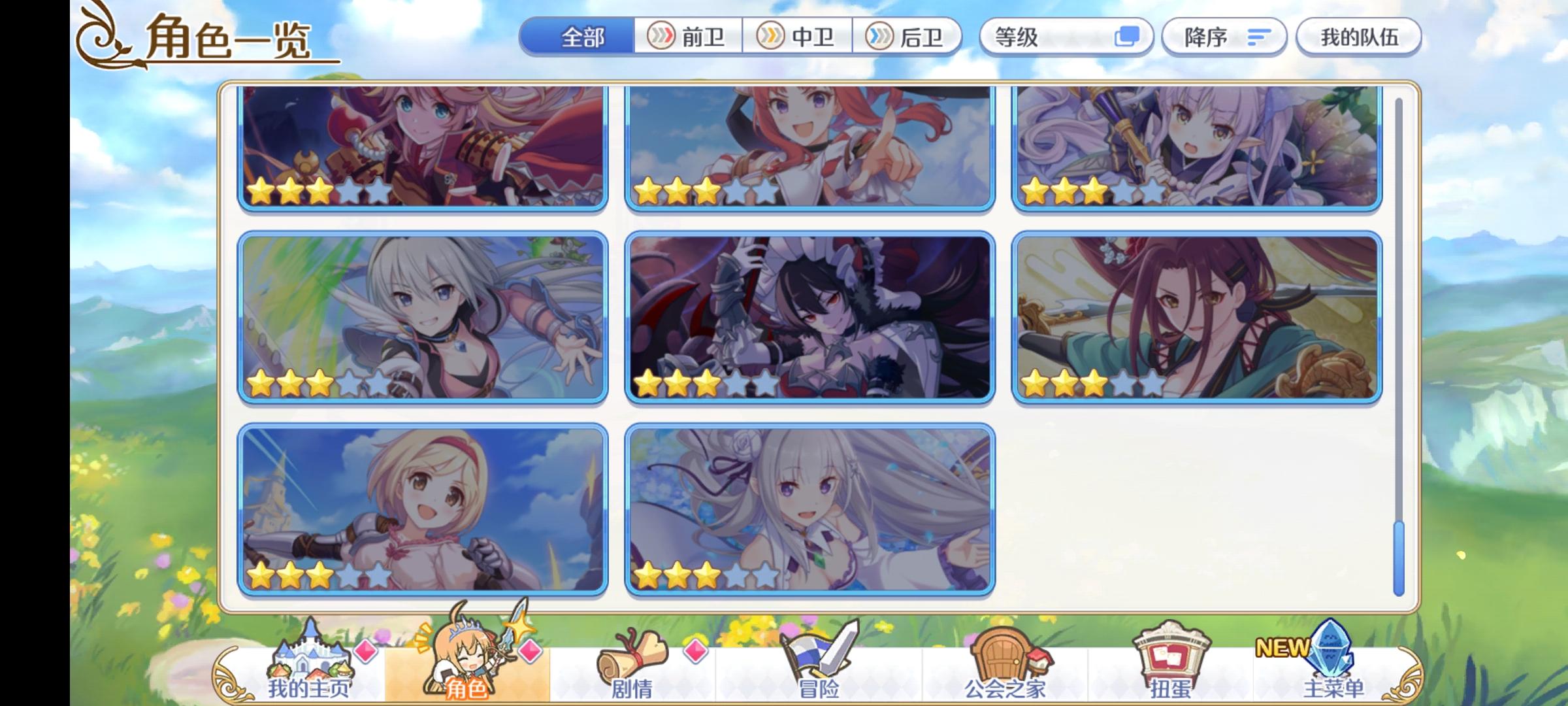The height and width of the screenshot is (706, 1568).
Task: Switch to the 前卫 frontline filter tab
Action: click(689, 37)
